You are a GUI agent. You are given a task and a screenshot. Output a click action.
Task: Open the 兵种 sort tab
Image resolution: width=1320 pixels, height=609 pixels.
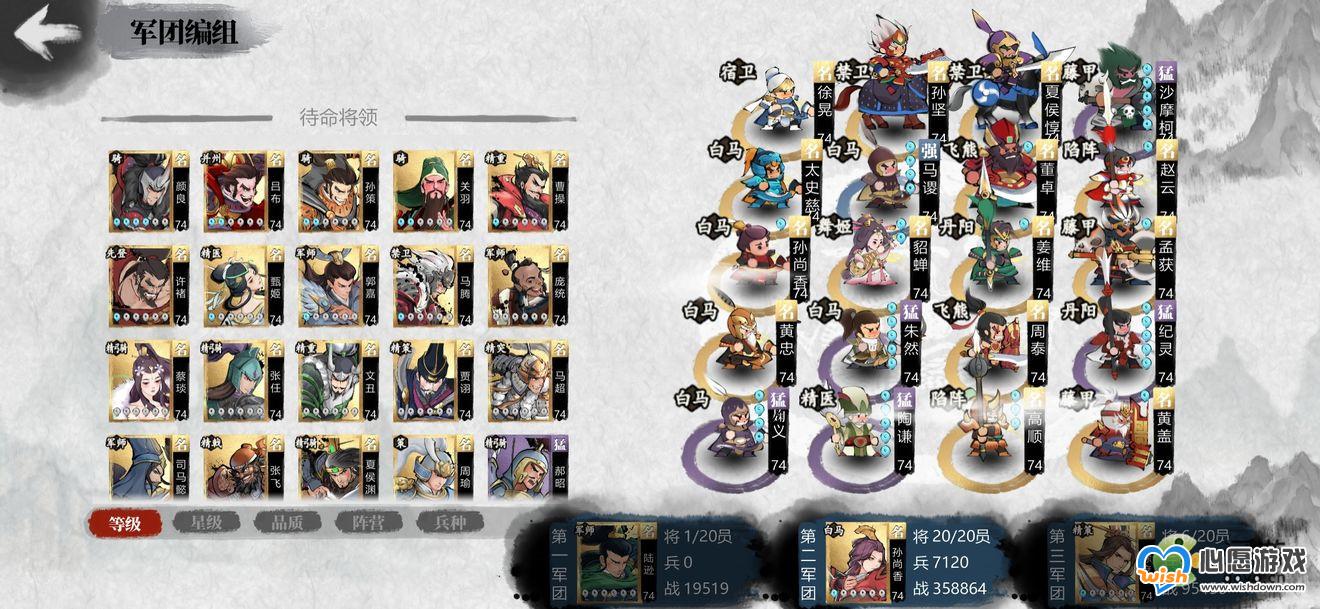[449, 522]
